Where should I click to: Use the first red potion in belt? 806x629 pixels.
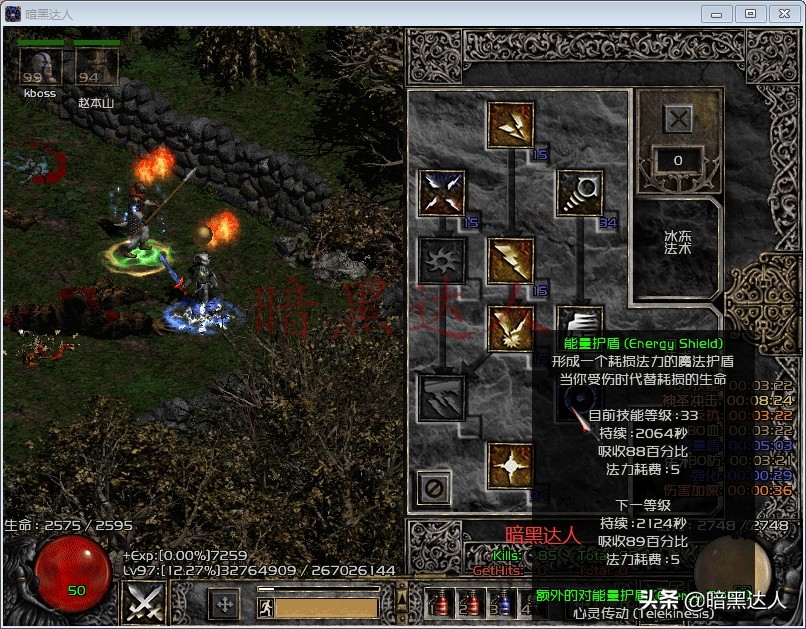(x=437, y=602)
